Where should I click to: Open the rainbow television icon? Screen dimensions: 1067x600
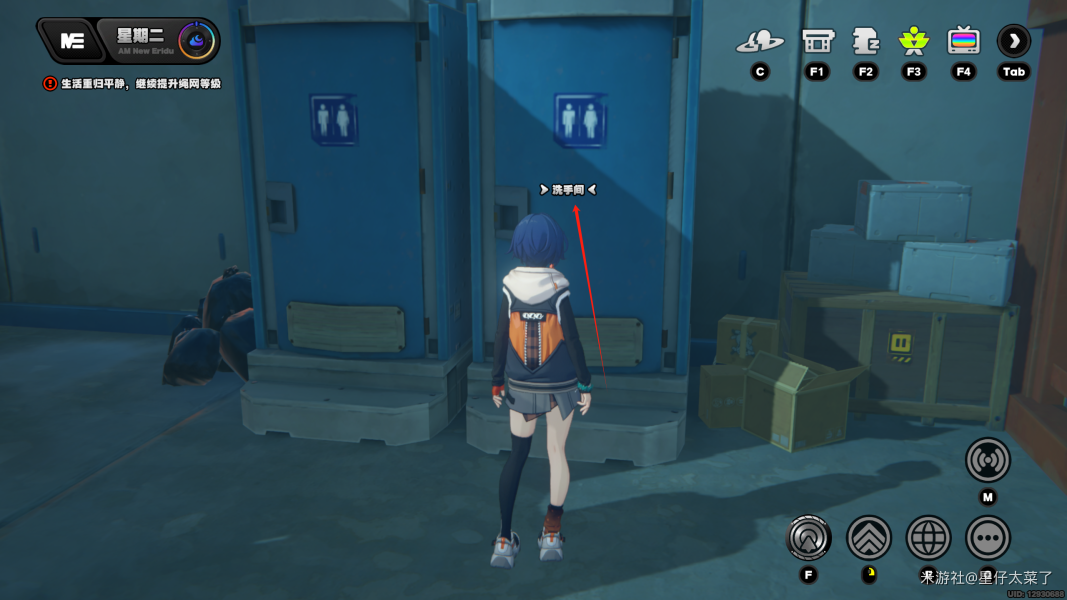click(963, 42)
